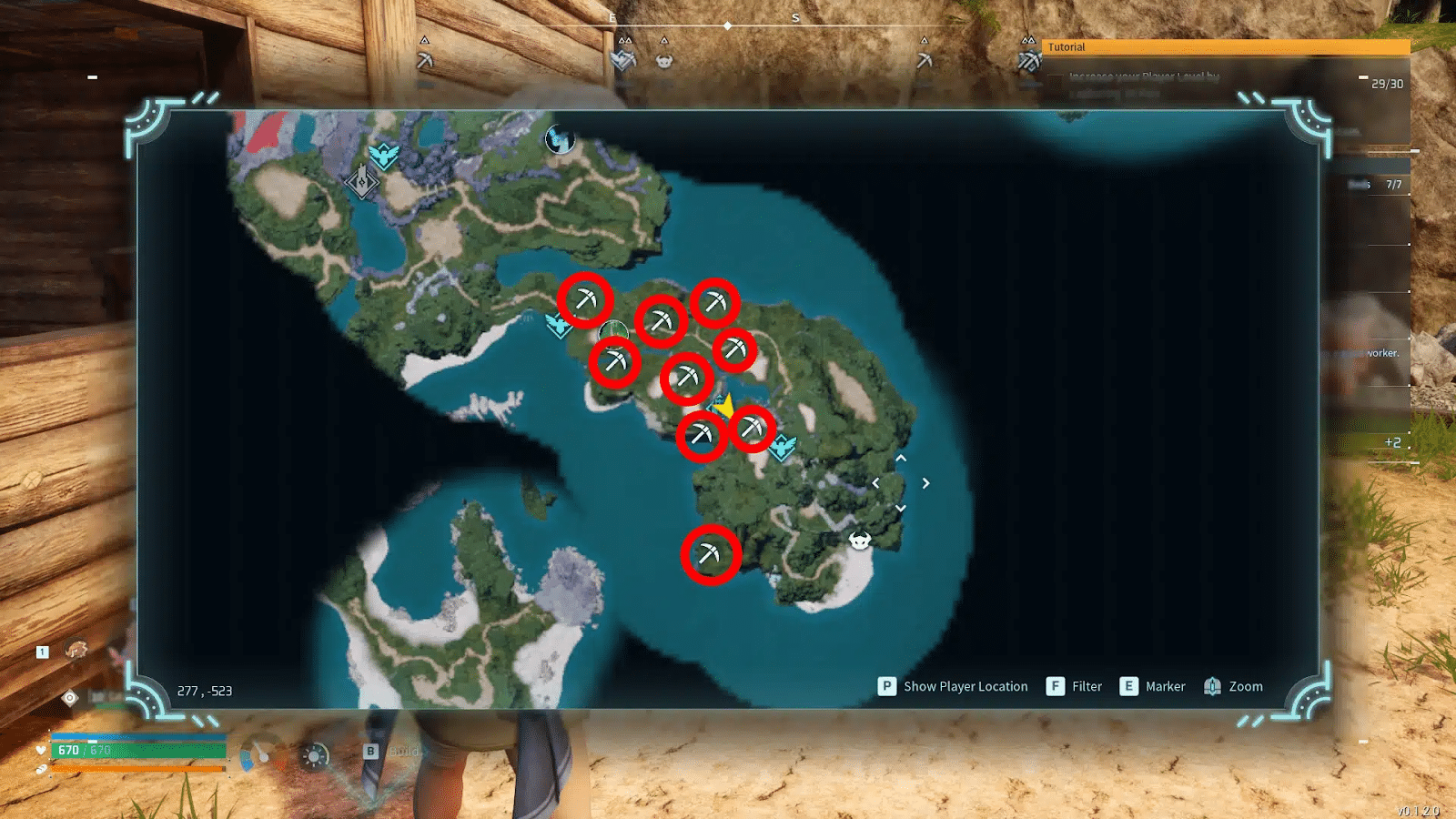Click the right chevron to pan the map east
This screenshot has height=819, width=1456.
(x=927, y=484)
